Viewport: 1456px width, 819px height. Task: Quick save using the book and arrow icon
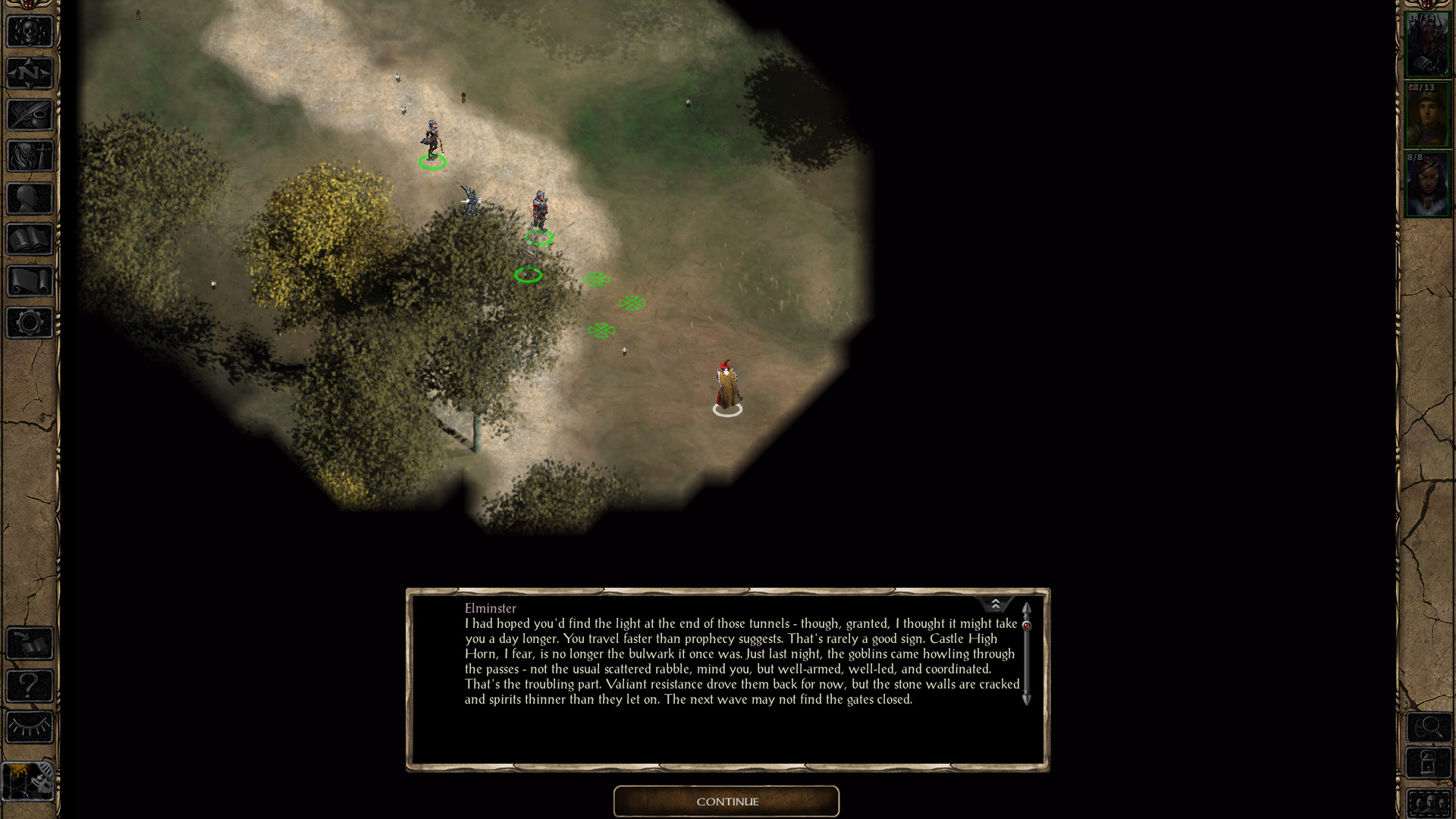tap(30, 645)
